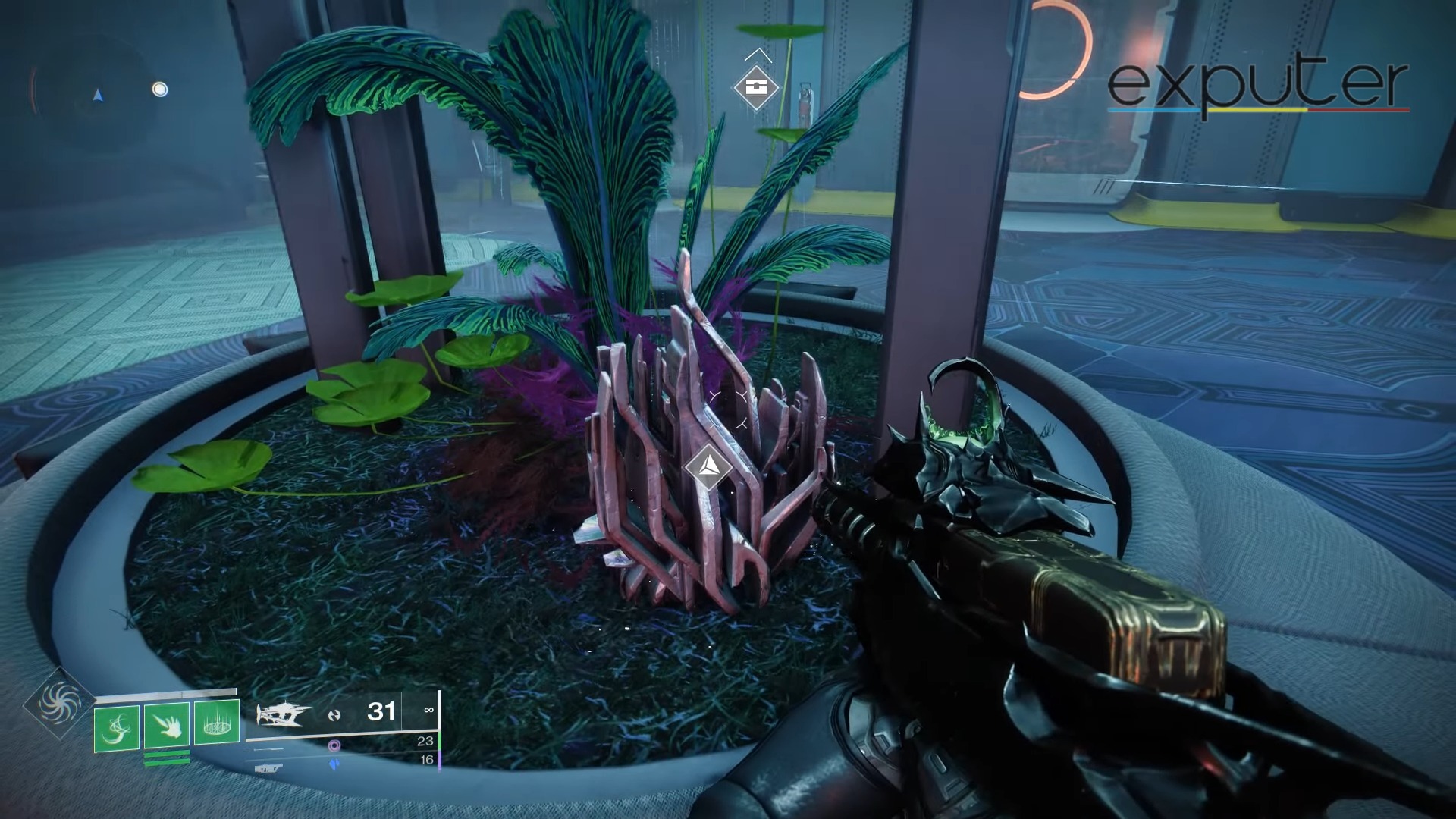
Task: Click the infinity reserve ammo symbol
Action: 427,711
